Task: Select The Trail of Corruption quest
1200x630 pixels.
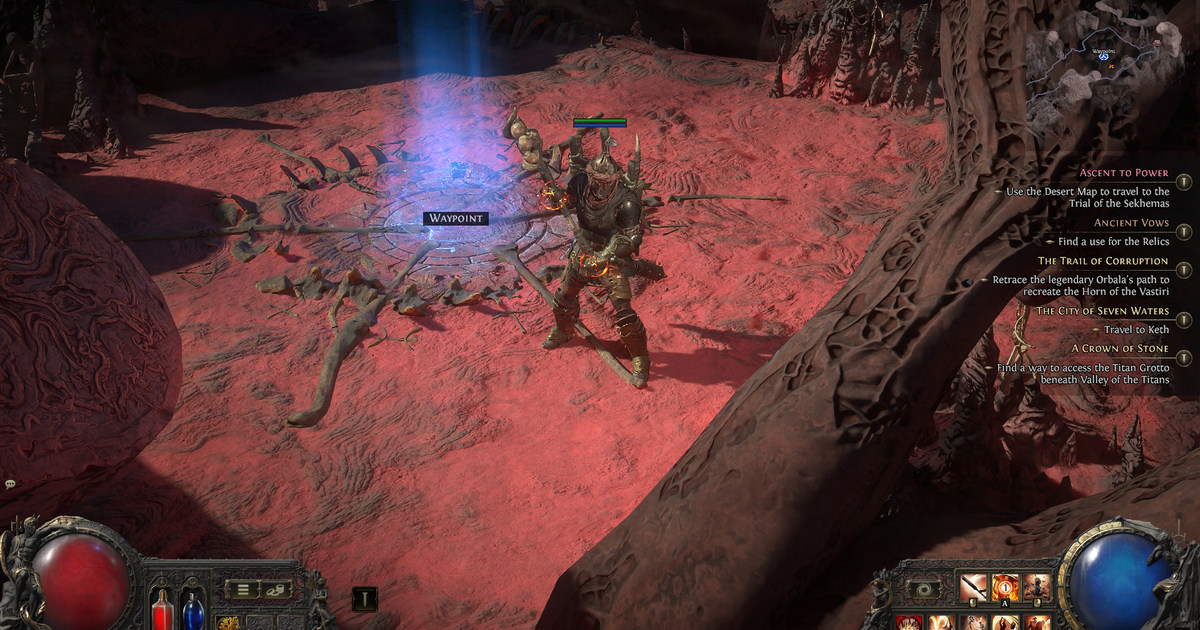Action: [x=1117, y=261]
